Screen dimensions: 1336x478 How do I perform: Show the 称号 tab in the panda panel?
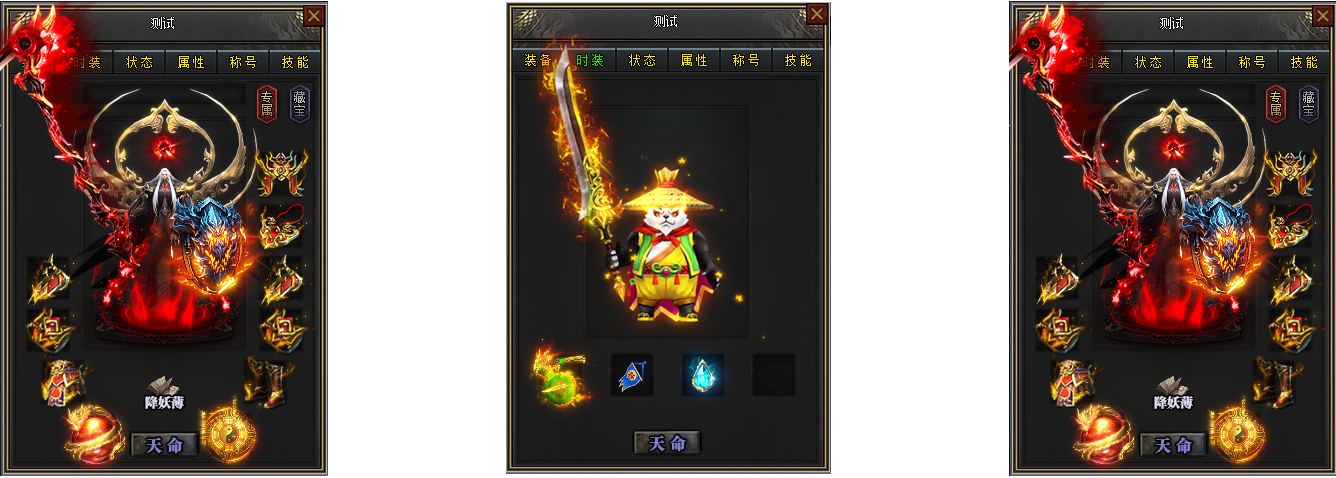pyautogui.click(x=746, y=60)
